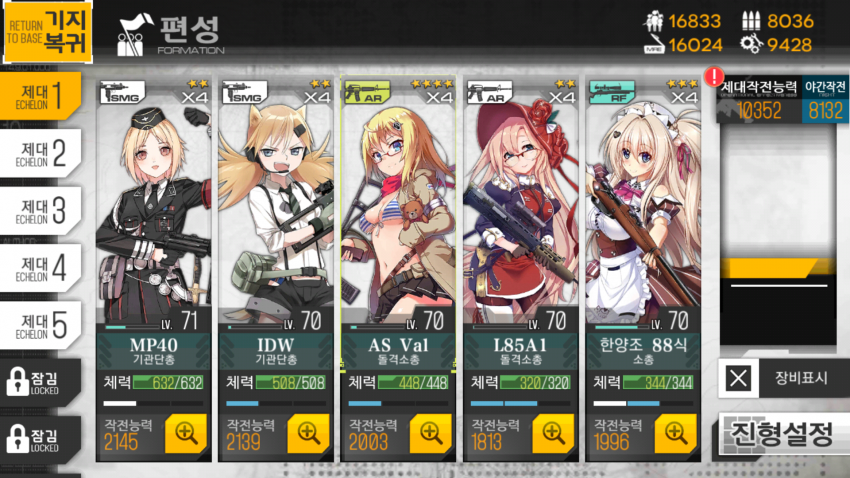Switch to Echelon 3 tab
The image size is (850, 478).
click(42, 210)
